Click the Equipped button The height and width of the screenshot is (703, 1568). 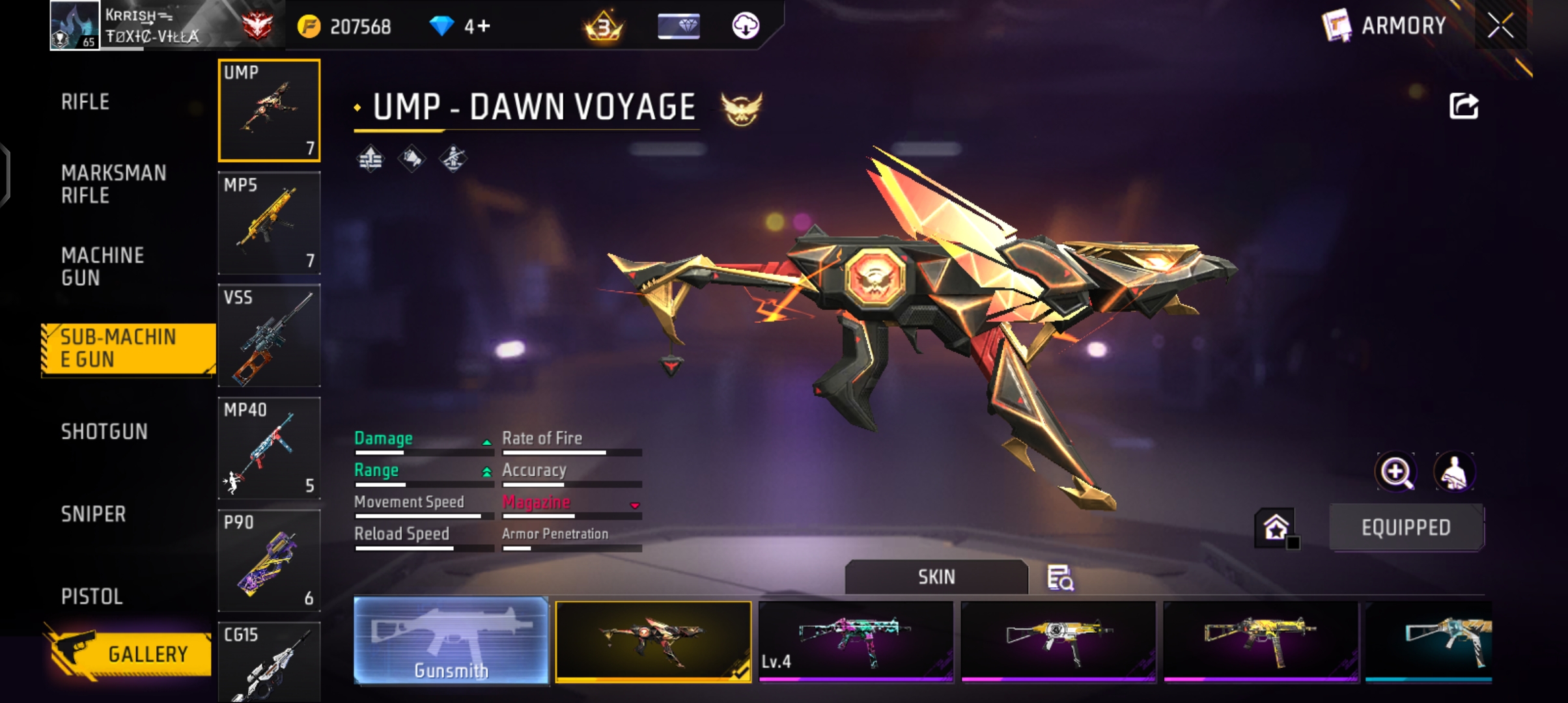(x=1406, y=527)
